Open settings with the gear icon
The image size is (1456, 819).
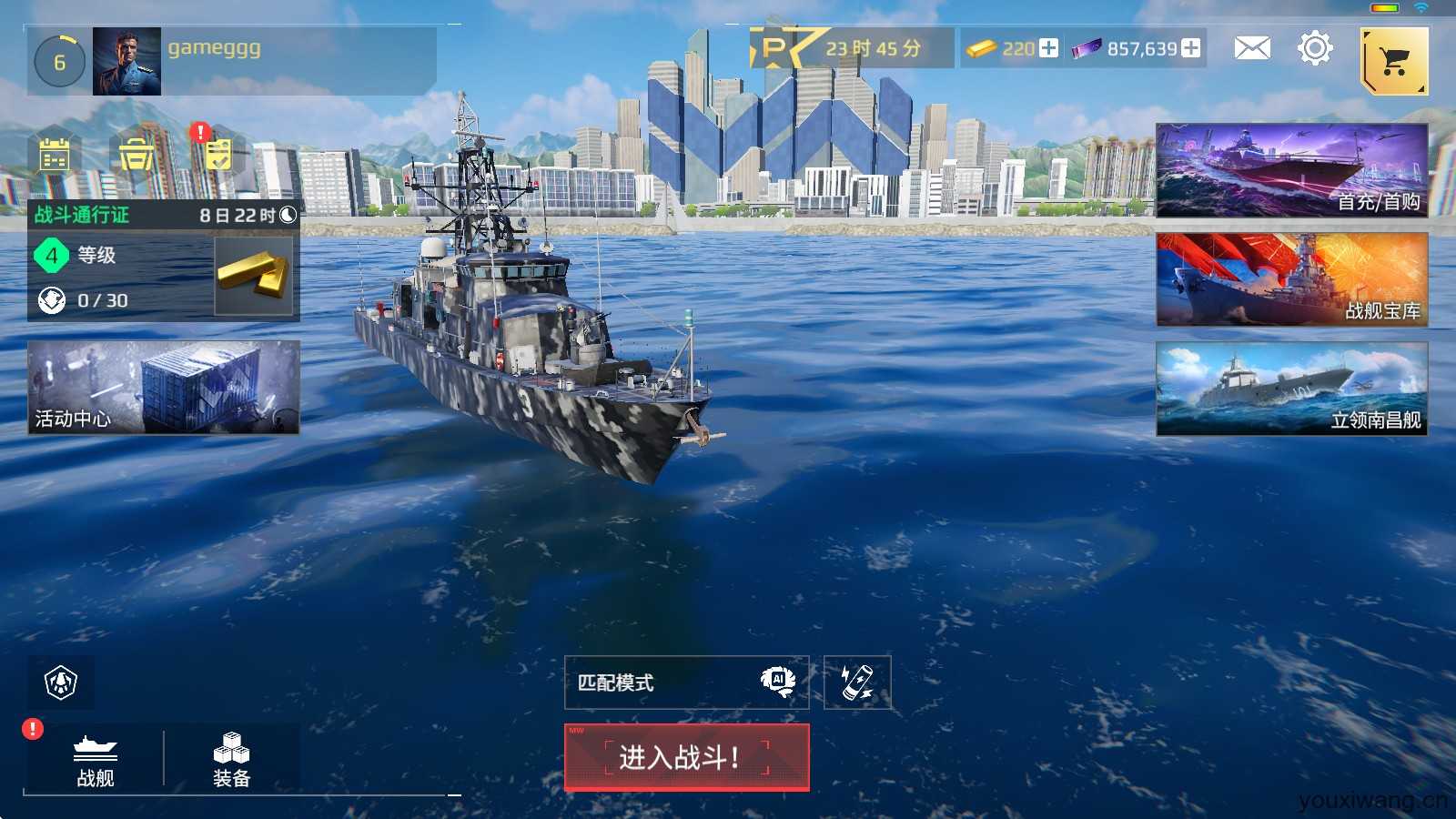(1315, 48)
